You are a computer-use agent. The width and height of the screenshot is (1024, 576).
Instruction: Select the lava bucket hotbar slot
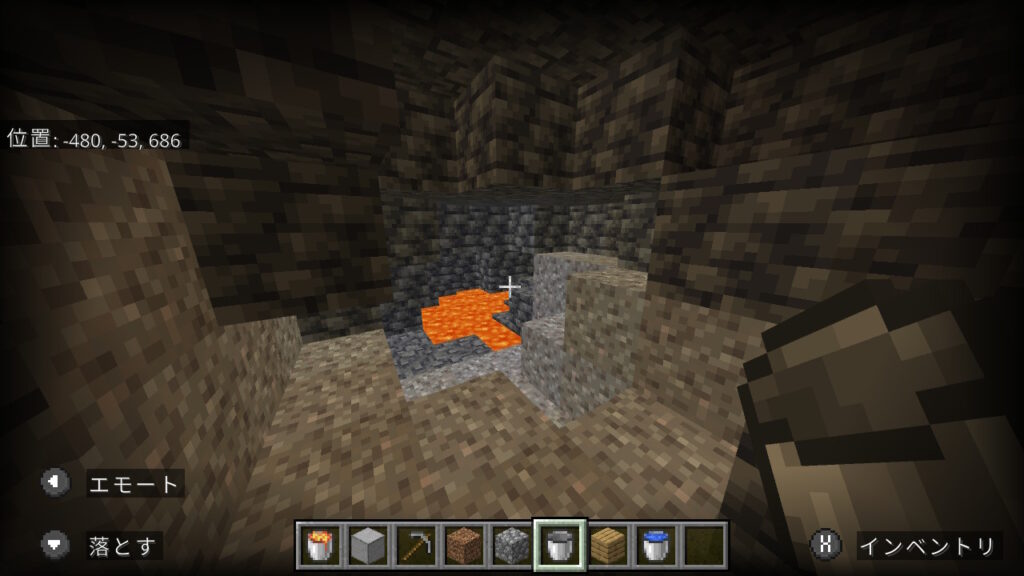coord(319,545)
